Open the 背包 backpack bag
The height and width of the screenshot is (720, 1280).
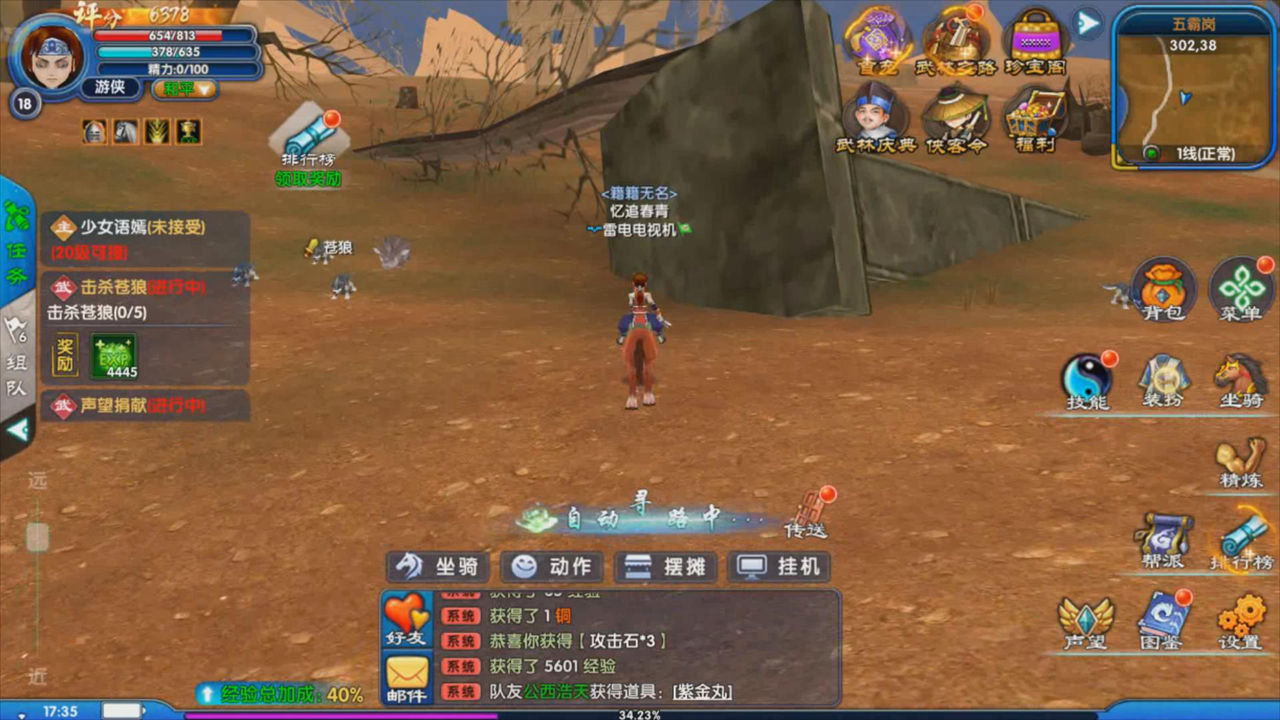point(1163,287)
